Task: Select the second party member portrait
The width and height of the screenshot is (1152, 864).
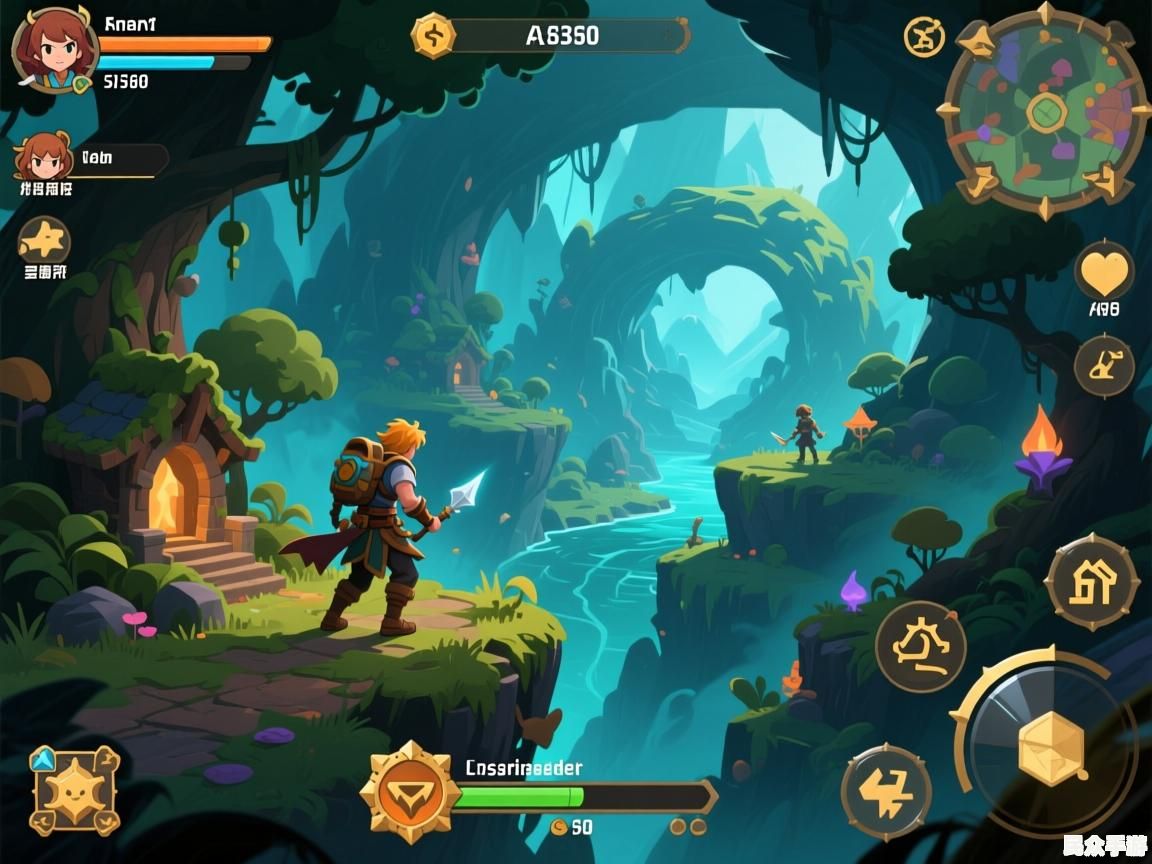Action: tap(41, 157)
